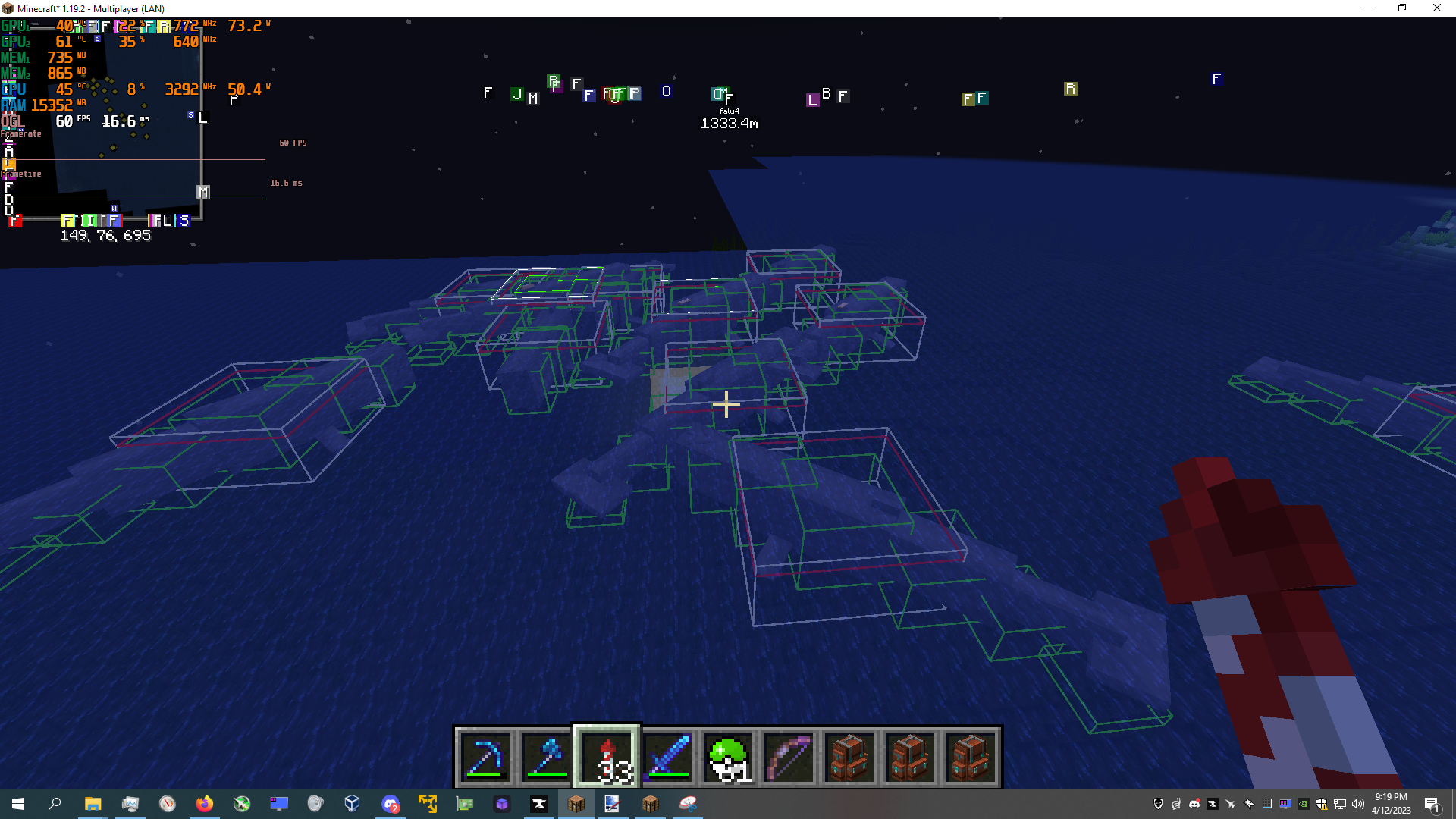Select the green Poké Ball hotbar item

726,757
